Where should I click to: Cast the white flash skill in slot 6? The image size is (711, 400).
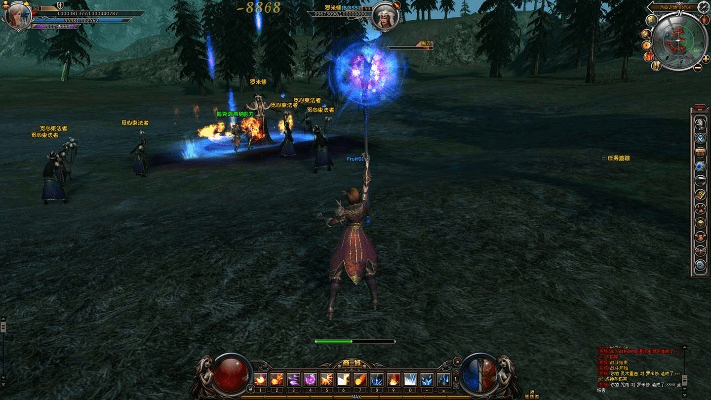[342, 379]
